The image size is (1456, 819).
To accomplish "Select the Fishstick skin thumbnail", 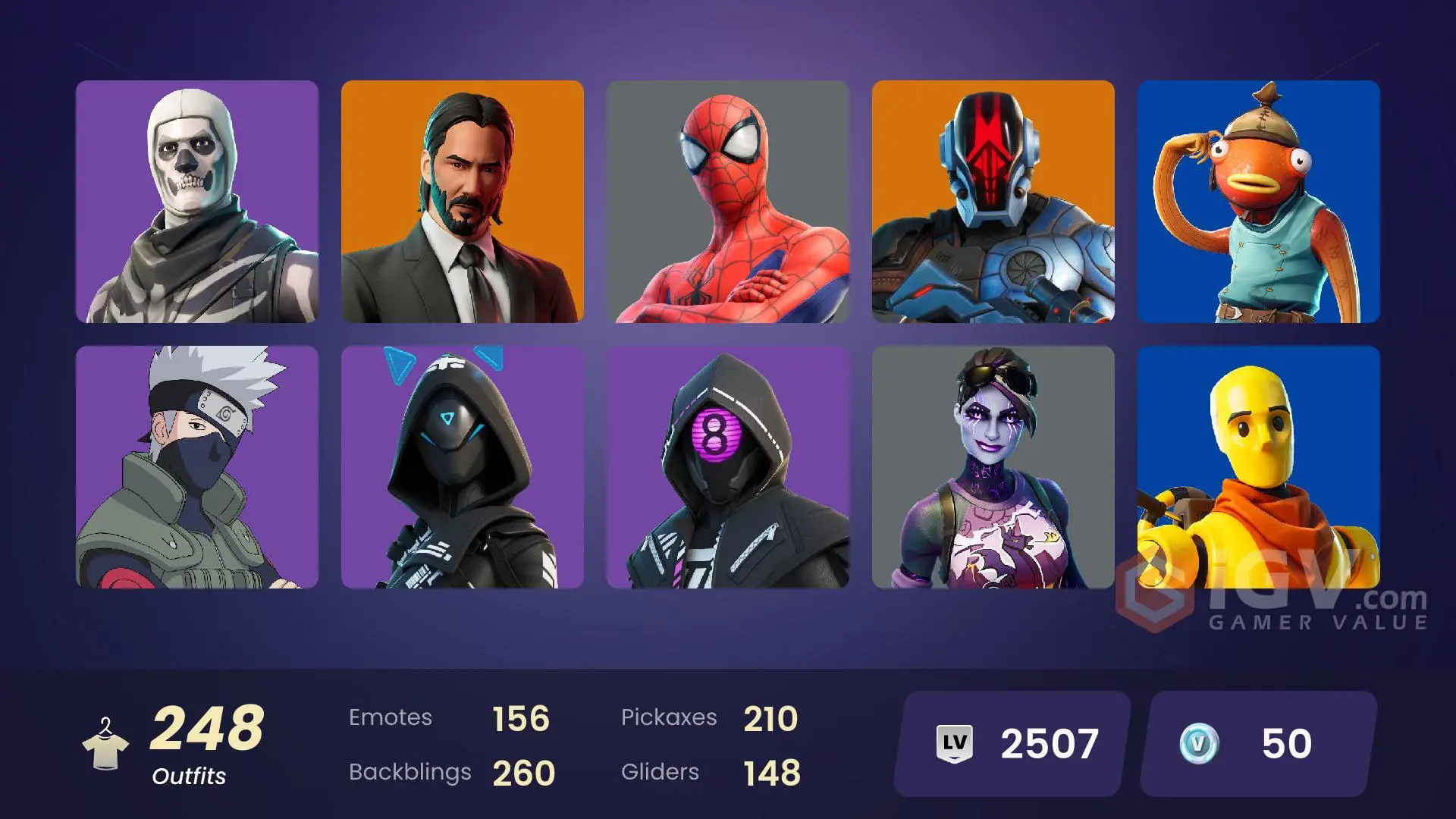I will point(1259,205).
